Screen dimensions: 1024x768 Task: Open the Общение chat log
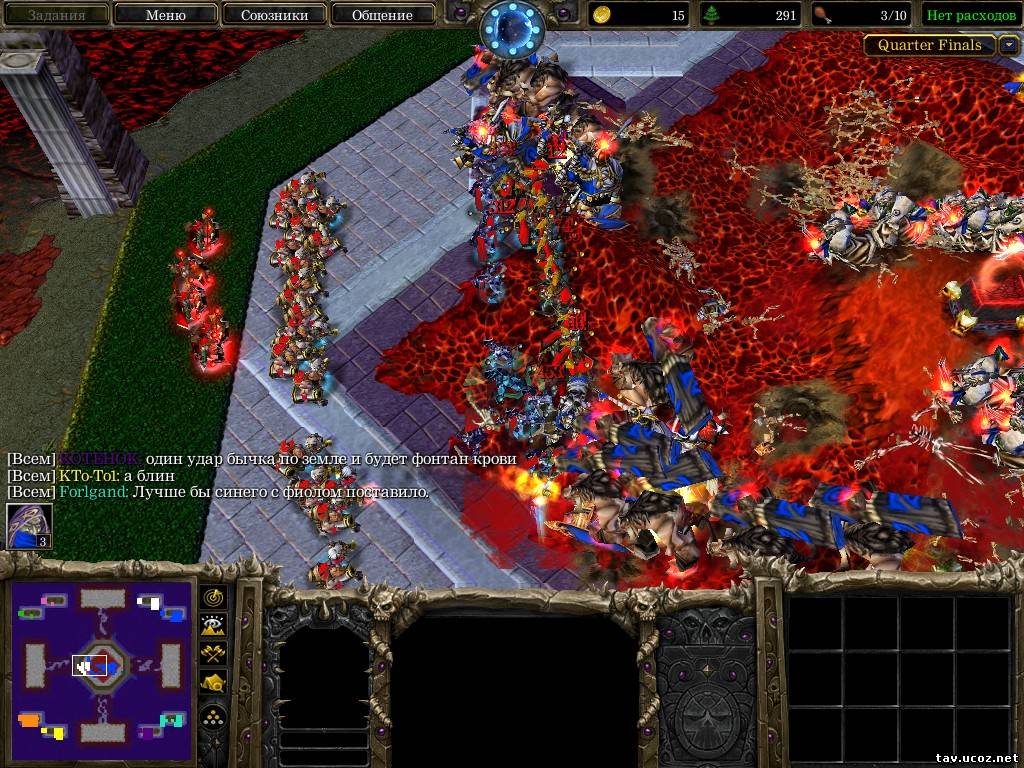(382, 15)
